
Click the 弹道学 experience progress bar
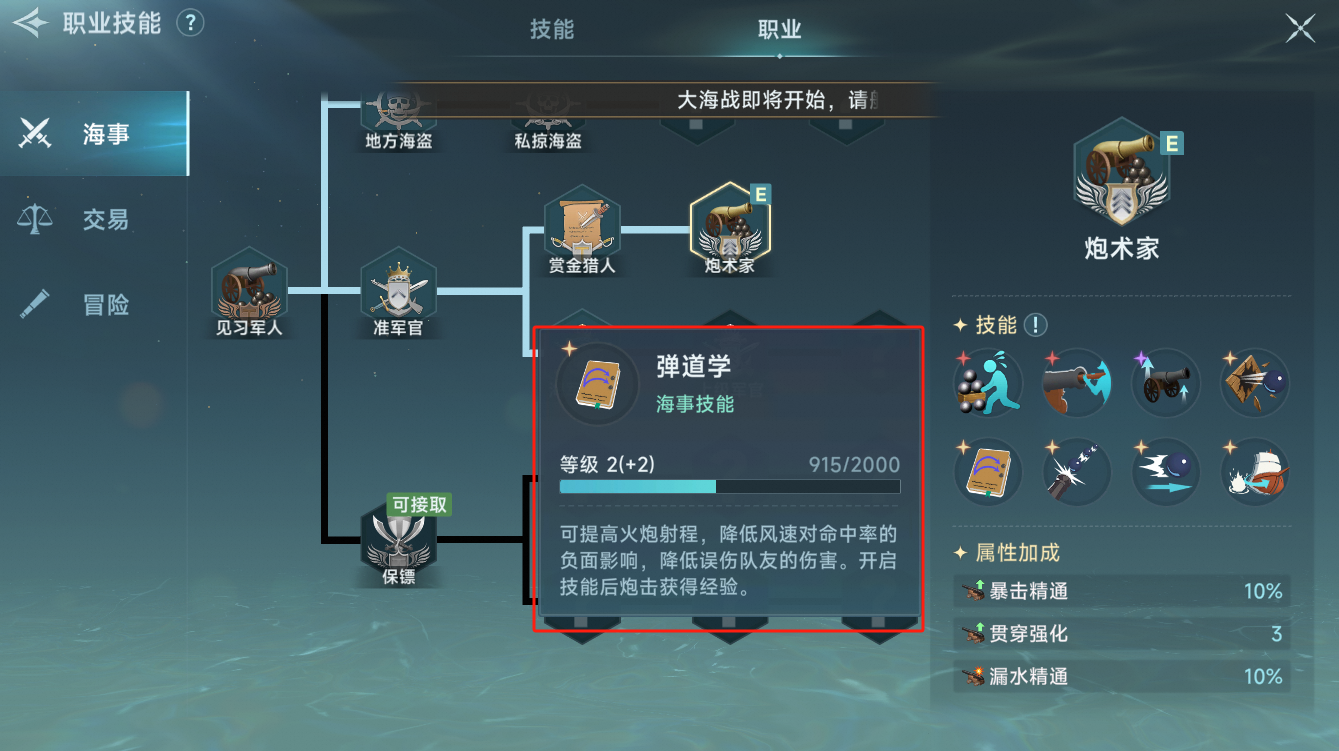tap(729, 486)
